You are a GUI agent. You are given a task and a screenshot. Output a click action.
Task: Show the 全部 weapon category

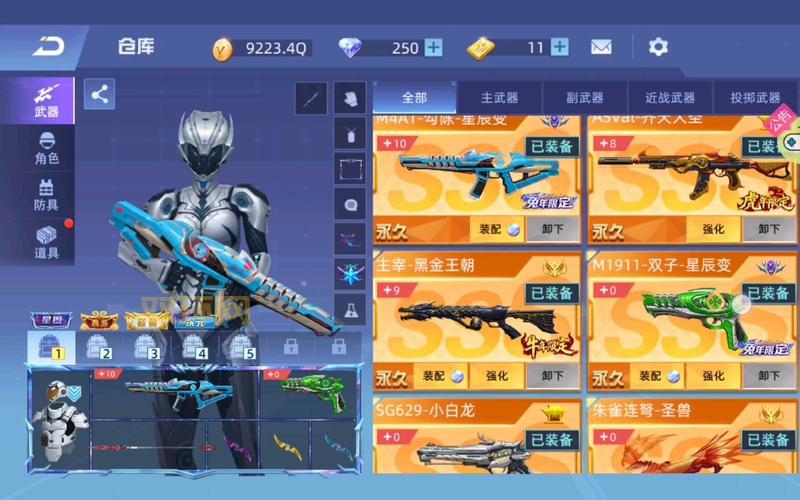pyautogui.click(x=414, y=98)
